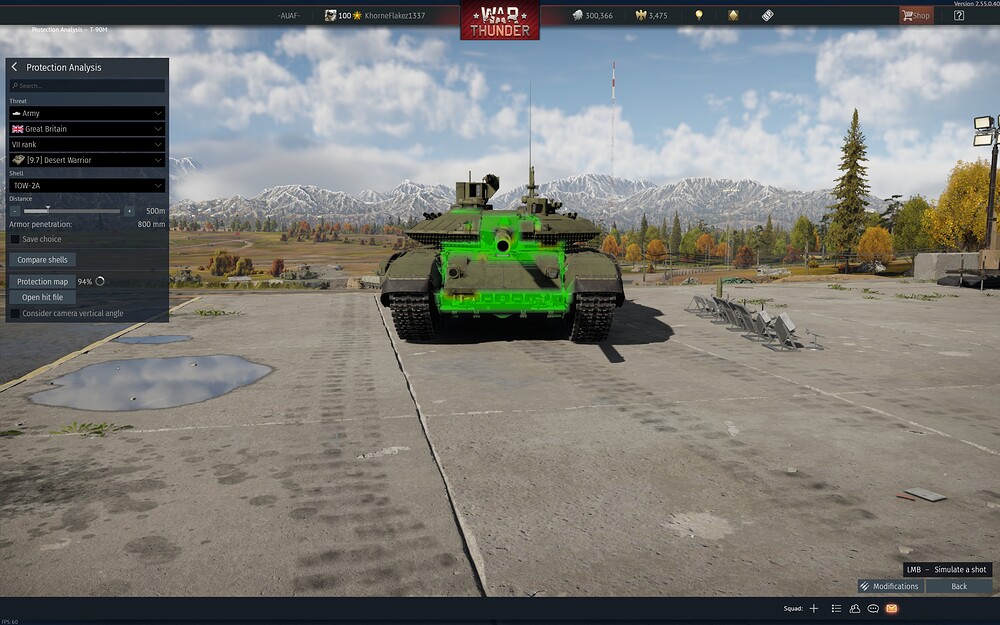Screen dimensions: 1000x625
Task: Click the back arrow beside Protection Analysis
Action: 14,67
